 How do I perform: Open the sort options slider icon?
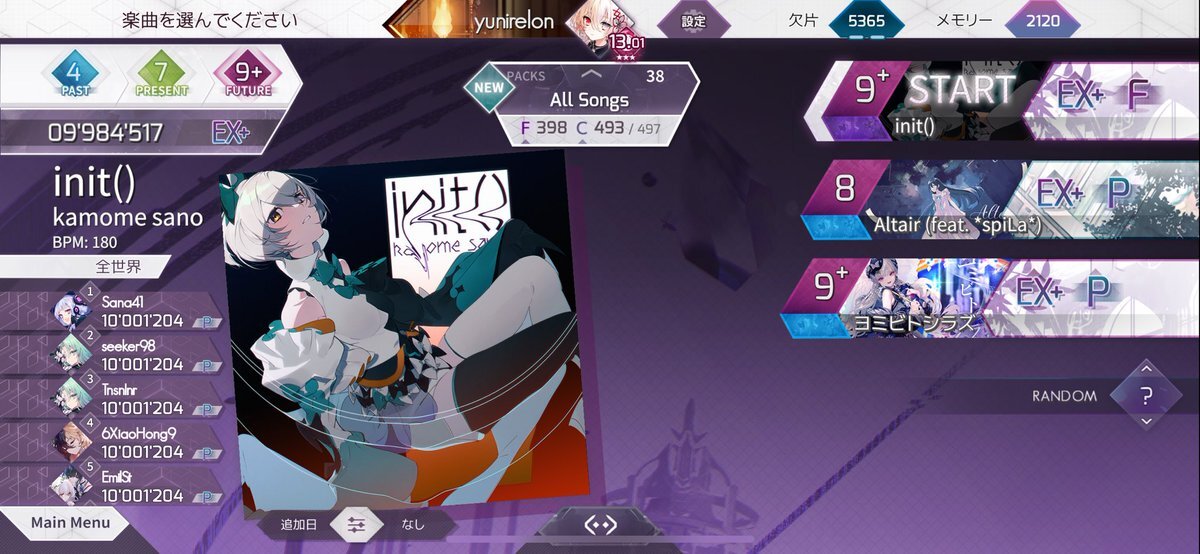coord(358,523)
